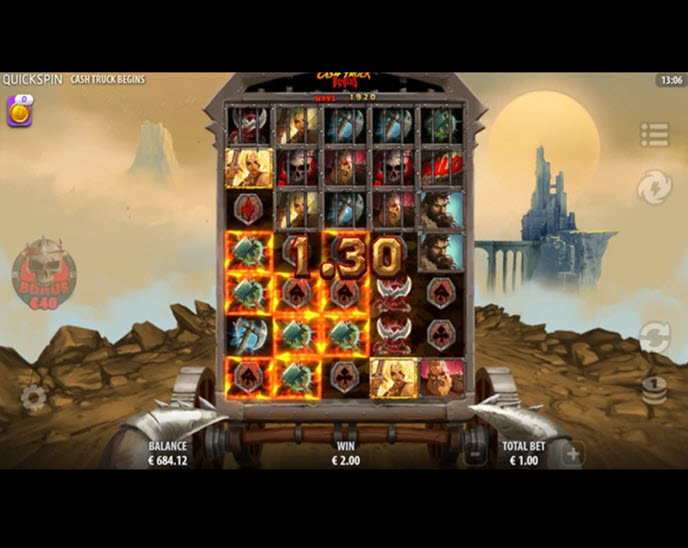Open the hamburger list menu
Image resolution: width=688 pixels, height=548 pixels.
tap(654, 134)
